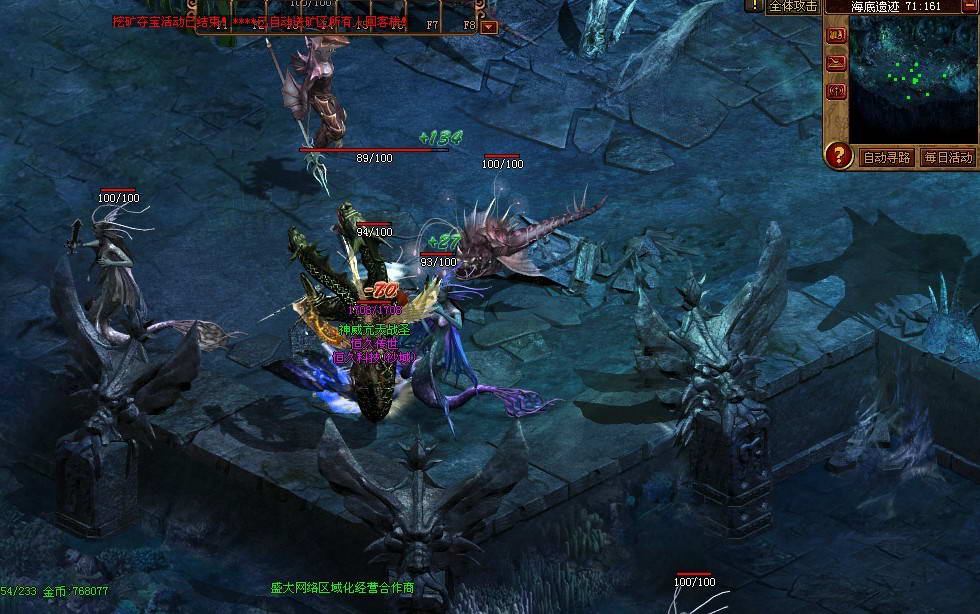Viewport: 980px width, 614px height.
Task: Select the top red icon beside the minimap
Action: (836, 36)
